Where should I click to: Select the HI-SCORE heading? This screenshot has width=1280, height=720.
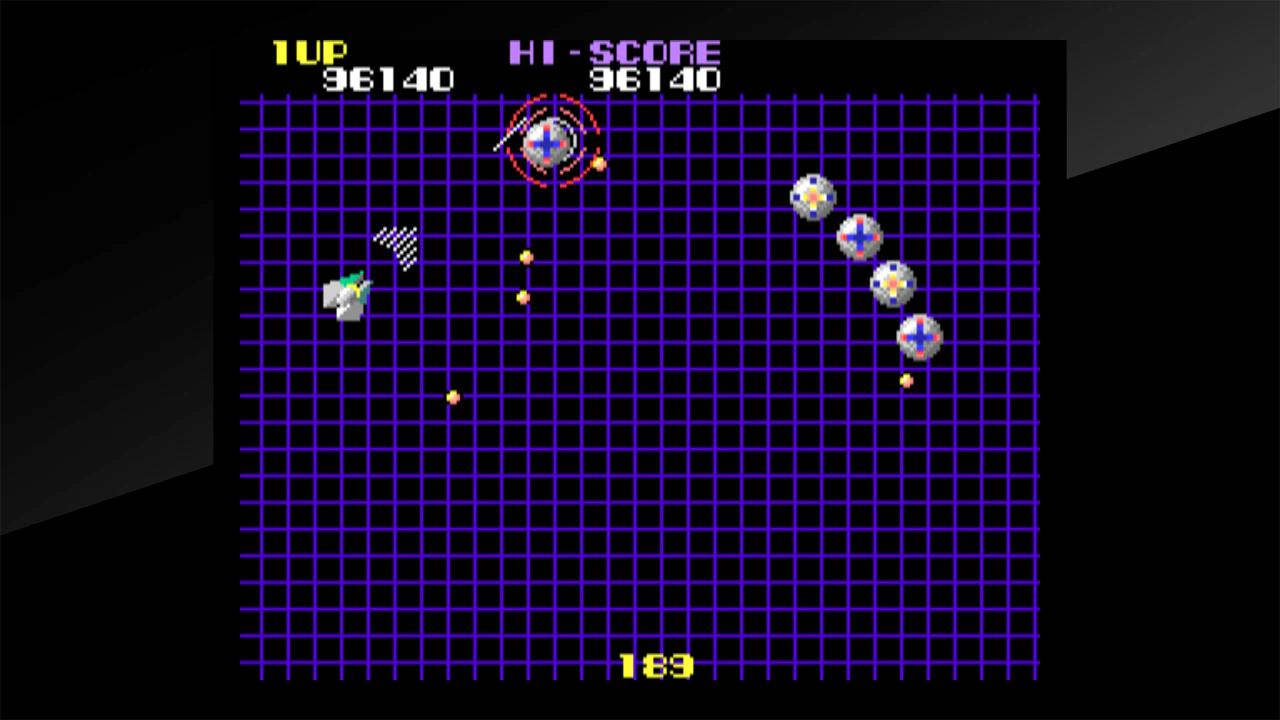tap(616, 53)
